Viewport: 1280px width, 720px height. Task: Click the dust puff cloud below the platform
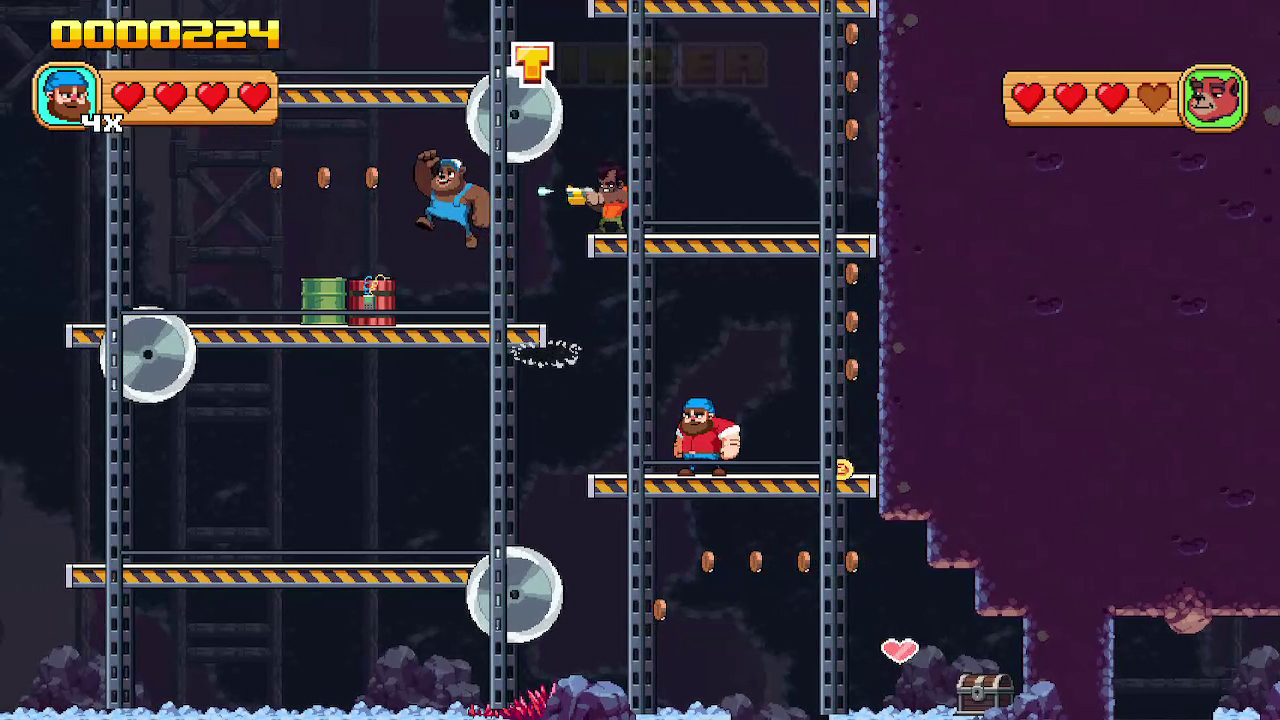point(545,353)
